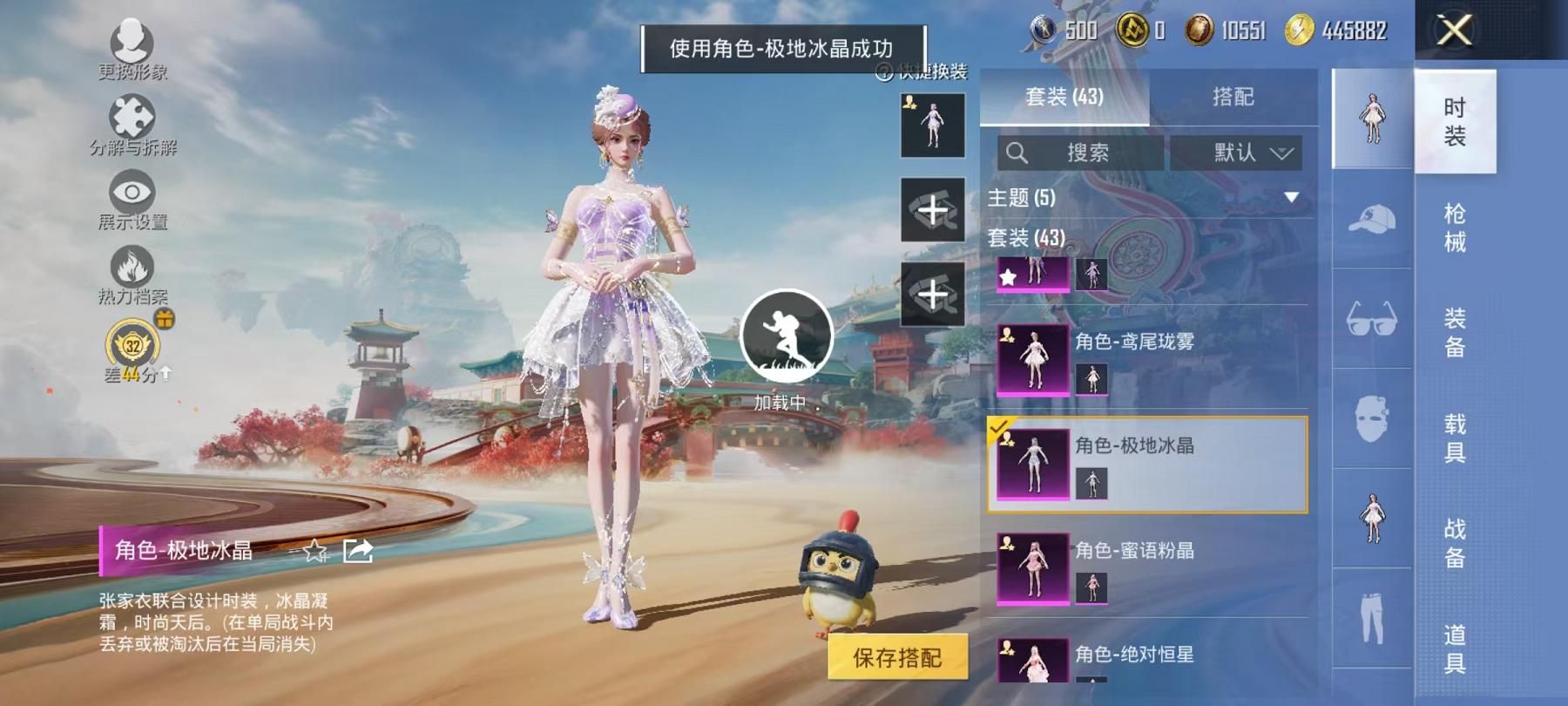Favorite 角色-极地冰晶 with the star
The width and height of the screenshot is (1568, 706).
[x=314, y=552]
